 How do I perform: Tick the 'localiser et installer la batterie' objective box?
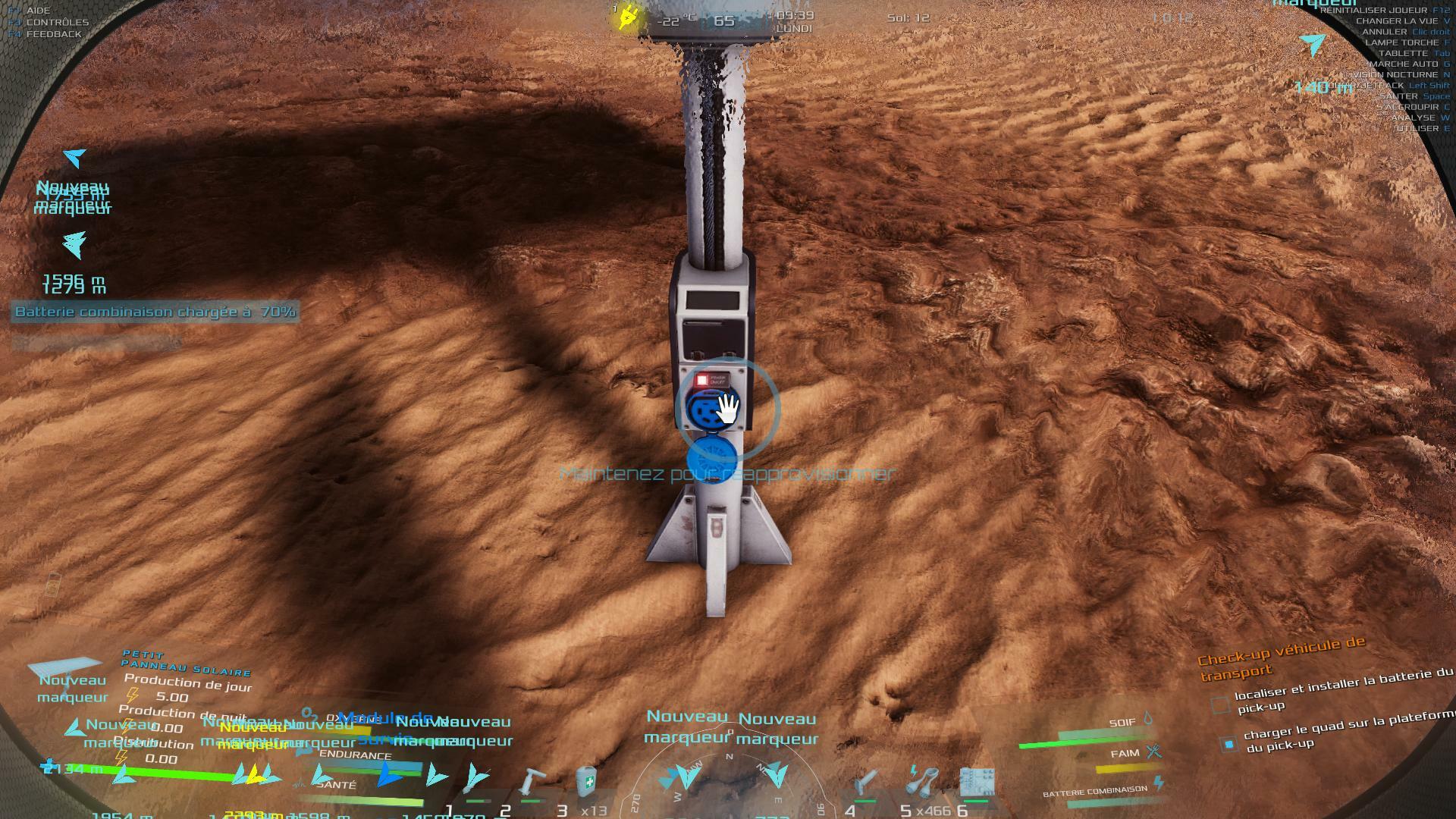click(1219, 705)
